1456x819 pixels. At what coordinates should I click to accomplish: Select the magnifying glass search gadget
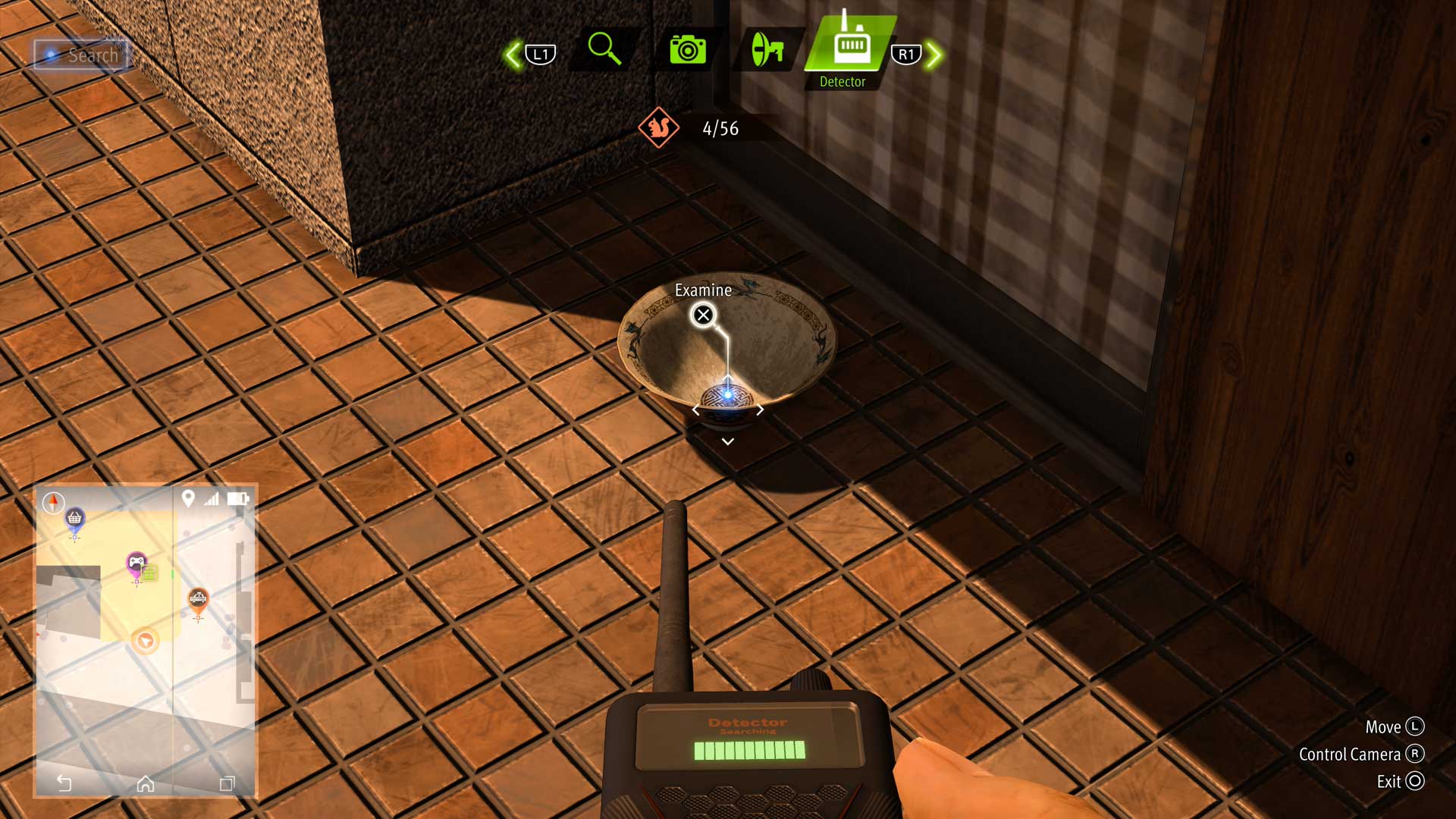click(x=604, y=49)
